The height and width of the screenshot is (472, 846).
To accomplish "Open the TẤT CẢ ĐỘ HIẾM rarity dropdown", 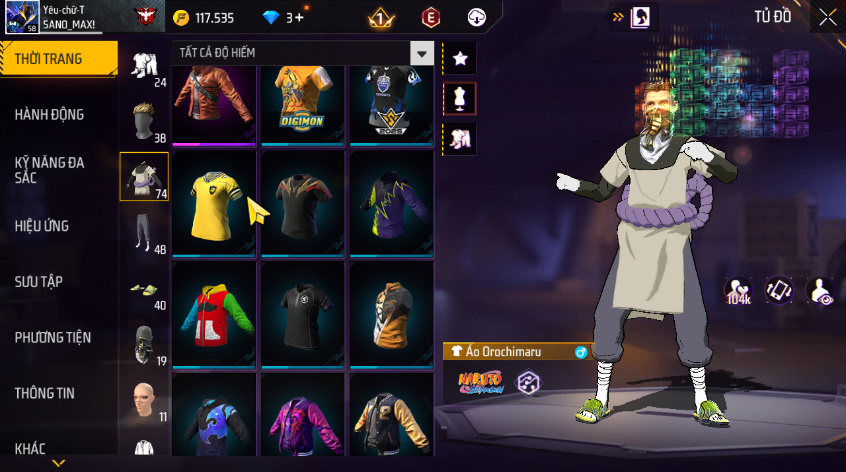I will (423, 54).
